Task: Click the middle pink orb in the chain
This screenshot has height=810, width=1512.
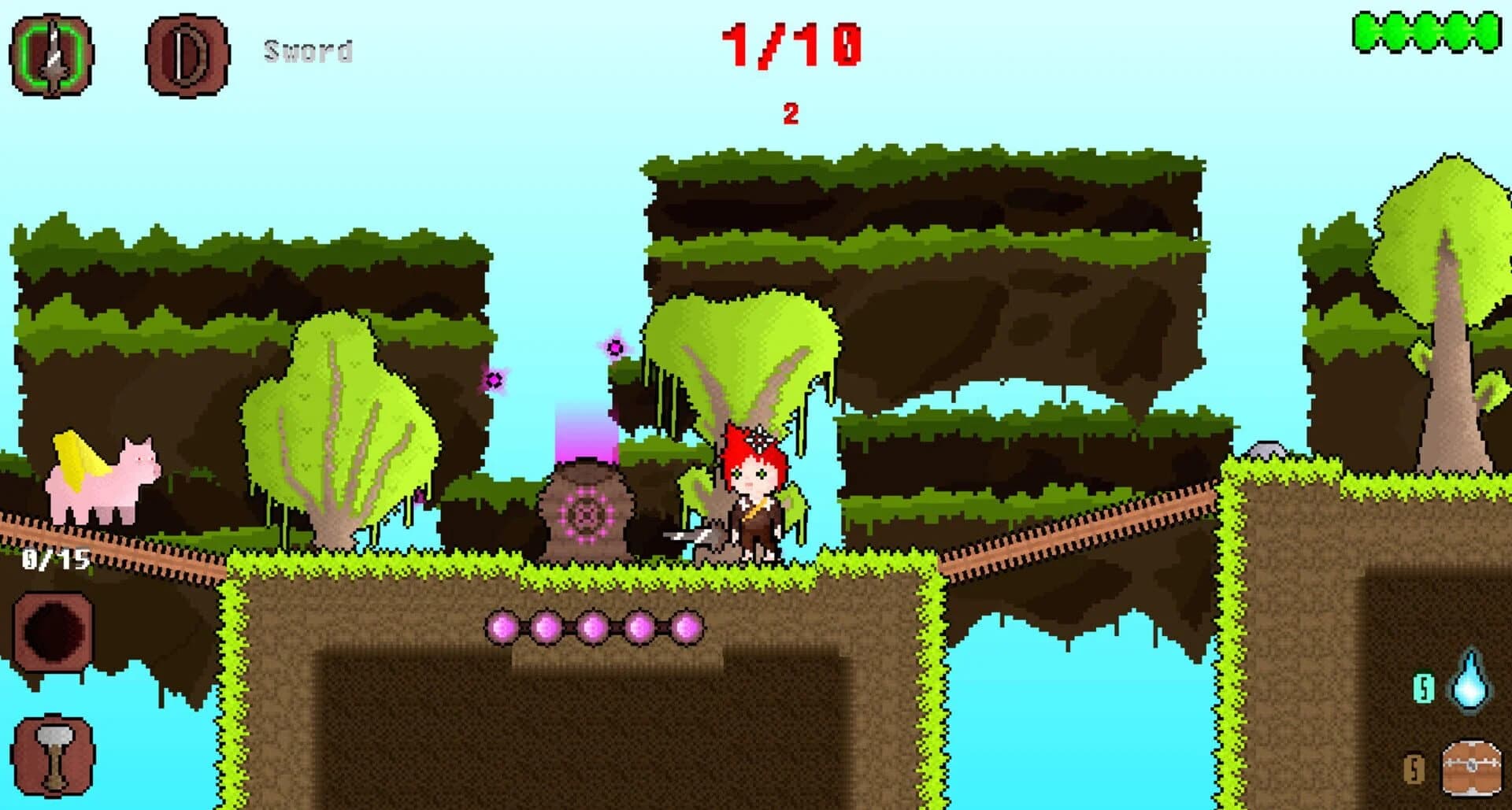Action: pos(595,628)
